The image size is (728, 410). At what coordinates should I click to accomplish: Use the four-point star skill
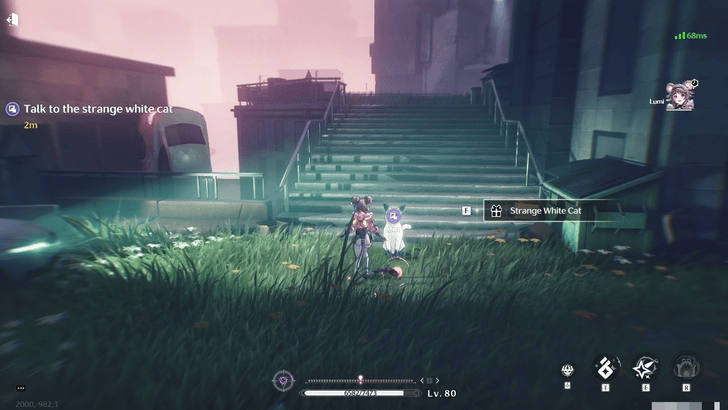click(646, 368)
